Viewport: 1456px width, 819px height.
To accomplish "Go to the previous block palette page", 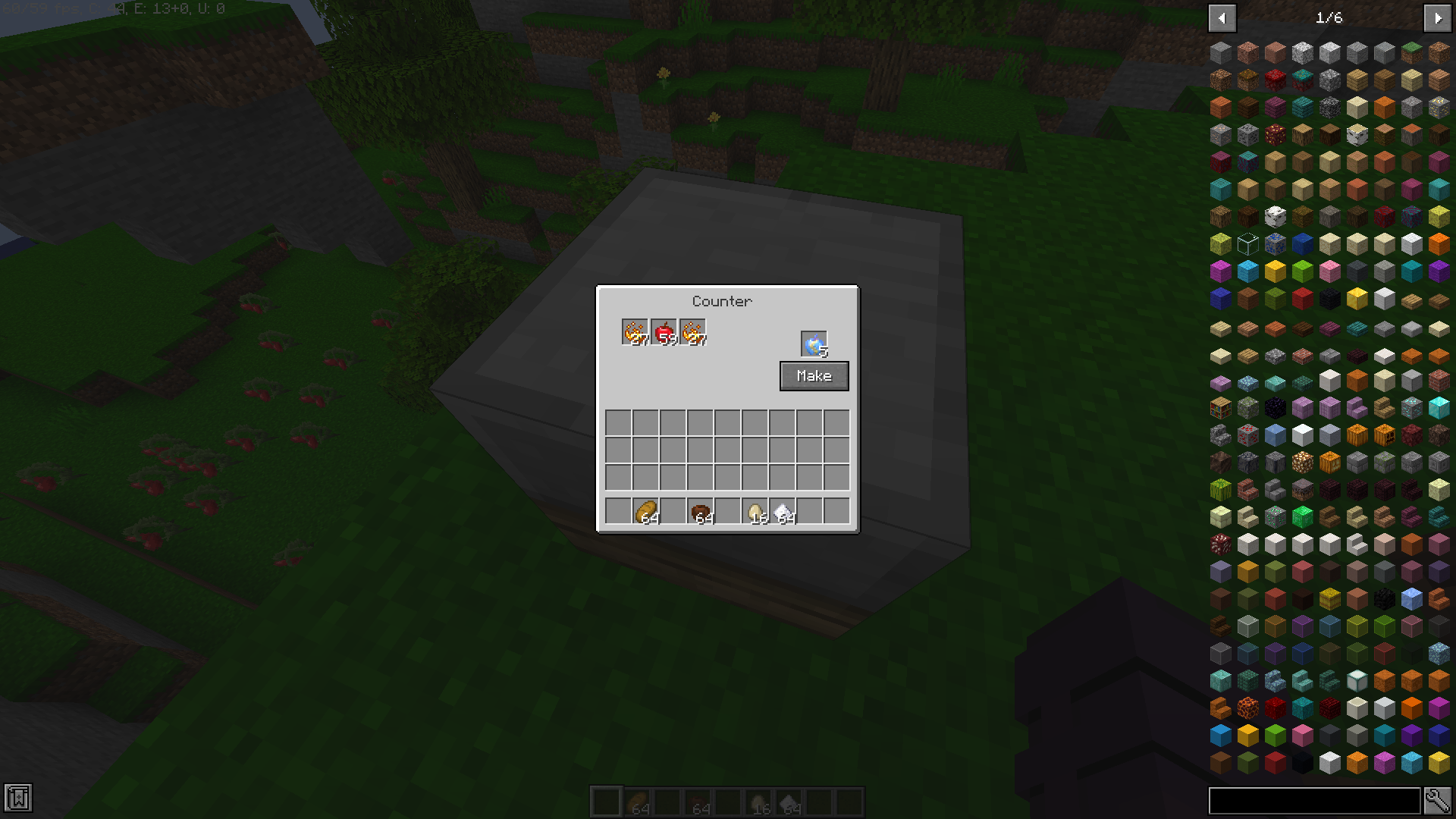I will [1222, 17].
